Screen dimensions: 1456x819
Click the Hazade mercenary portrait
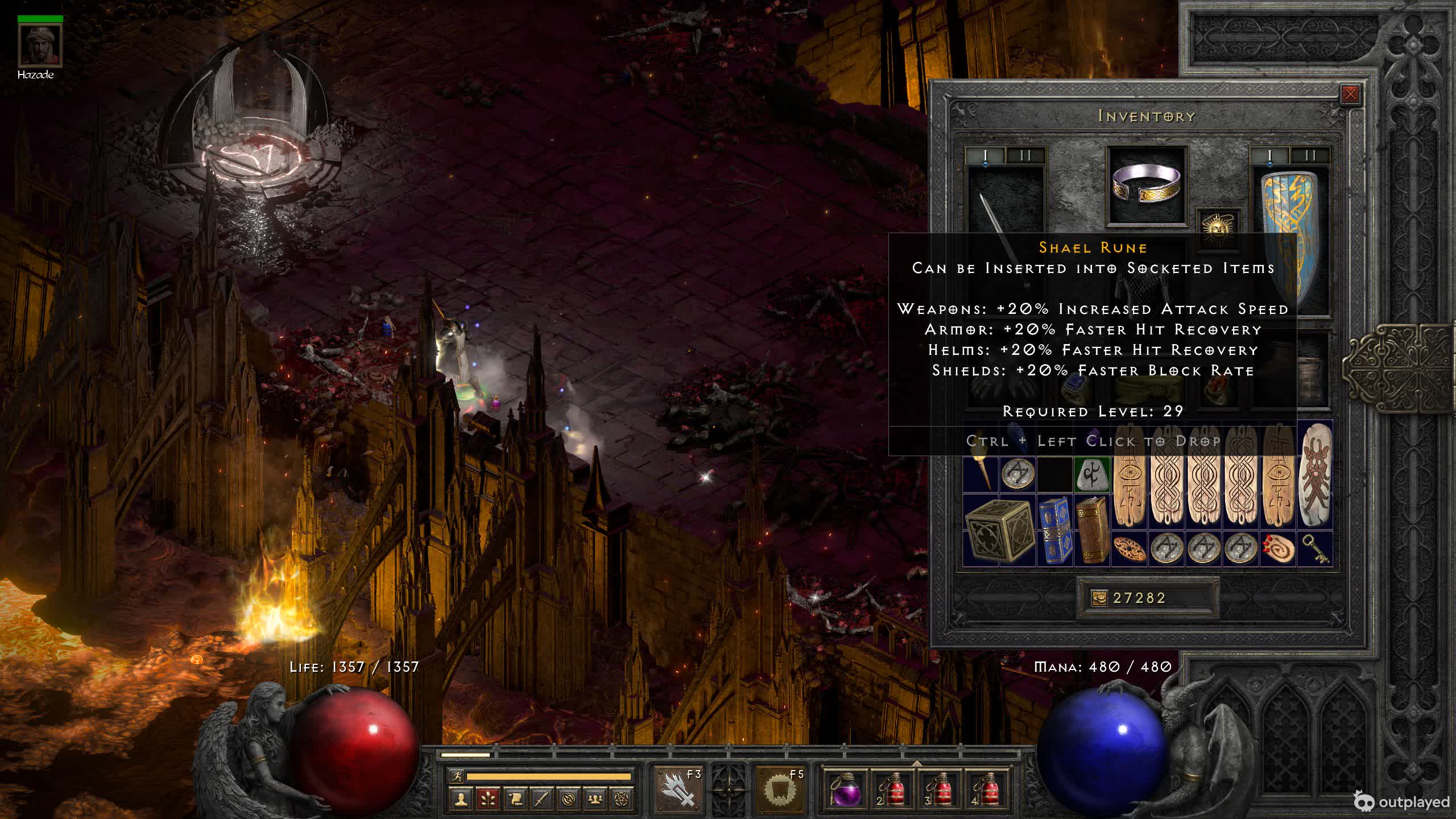pos(40,45)
